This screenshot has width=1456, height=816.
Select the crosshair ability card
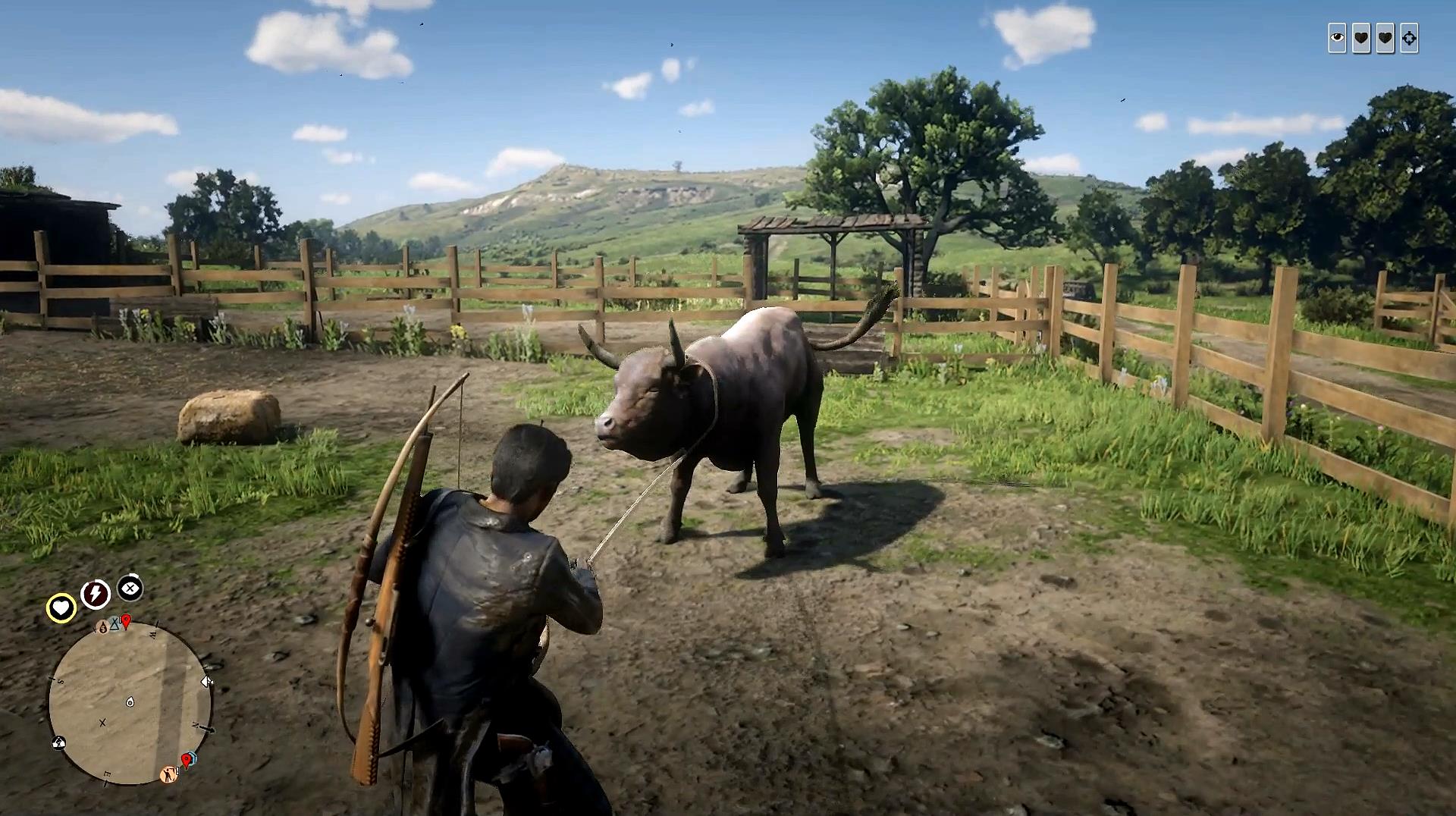click(1409, 38)
